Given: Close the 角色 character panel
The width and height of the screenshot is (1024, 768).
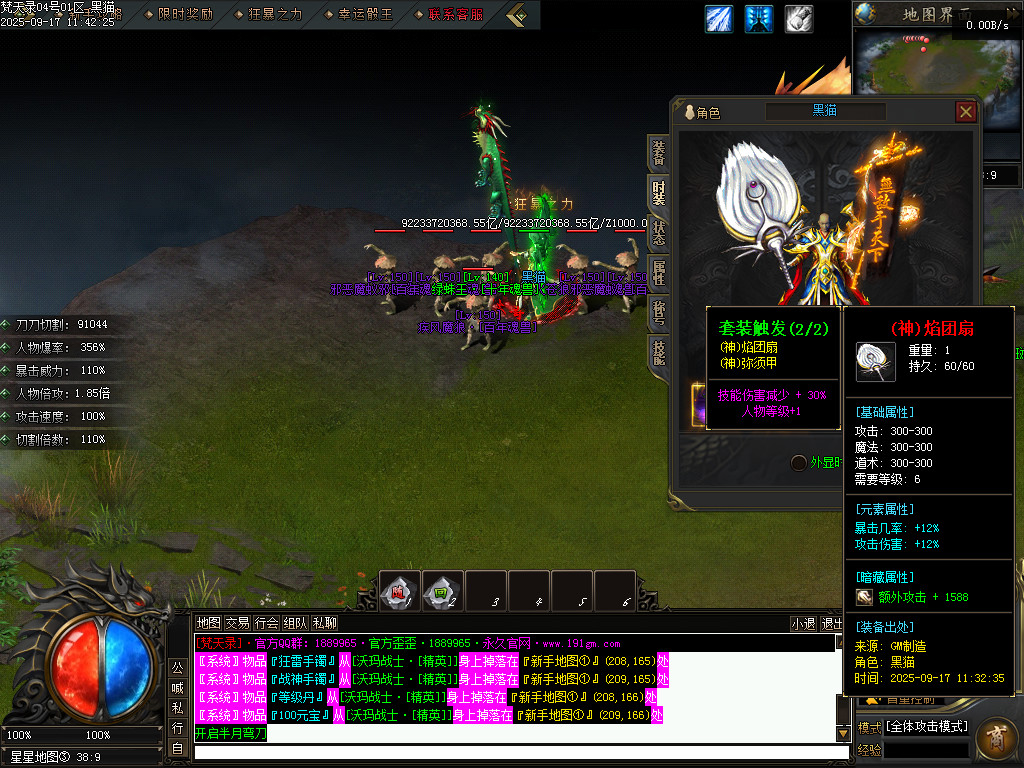Looking at the screenshot, I should (x=965, y=112).
